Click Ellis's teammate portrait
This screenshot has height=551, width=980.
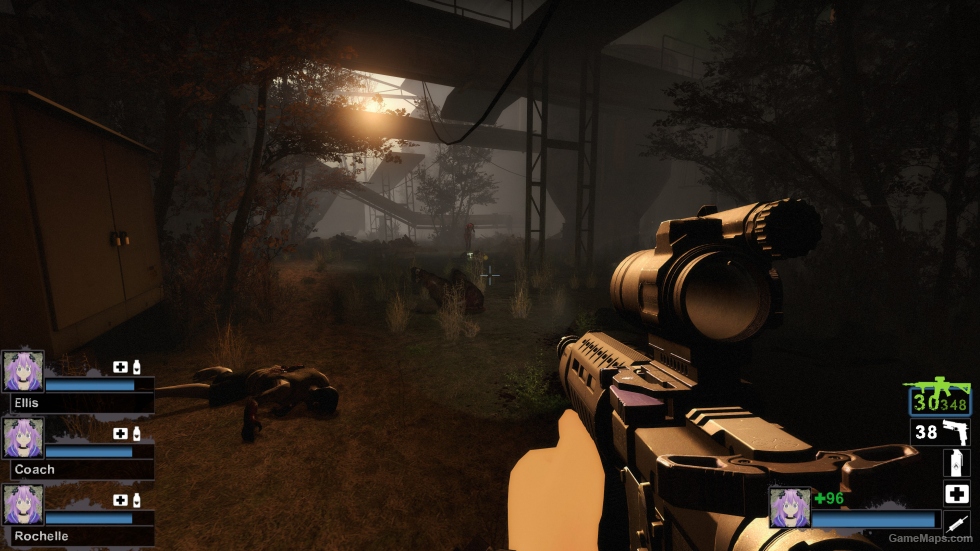click(x=22, y=370)
